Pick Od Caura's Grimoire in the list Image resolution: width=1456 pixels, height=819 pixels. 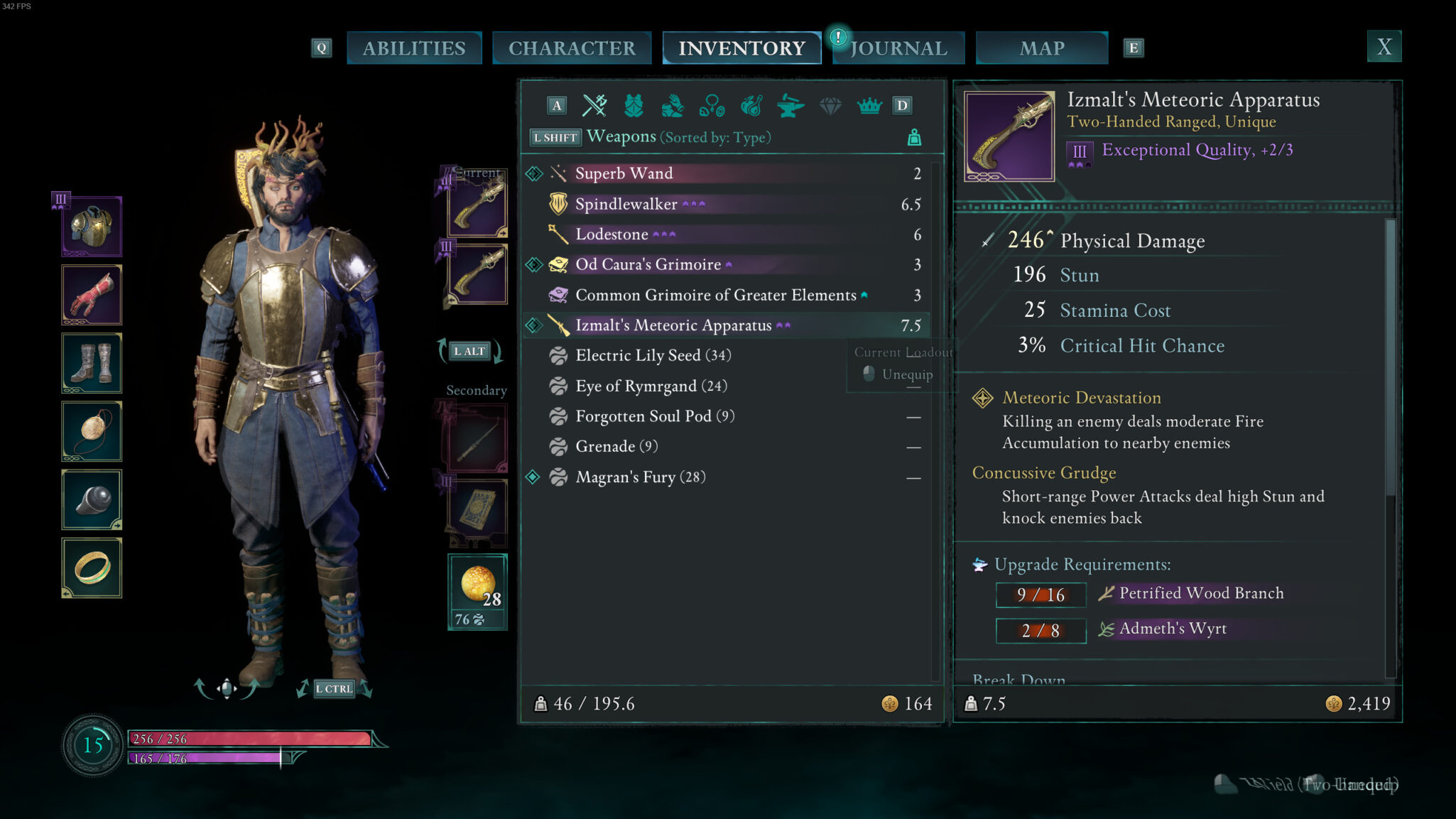pyautogui.click(x=648, y=264)
